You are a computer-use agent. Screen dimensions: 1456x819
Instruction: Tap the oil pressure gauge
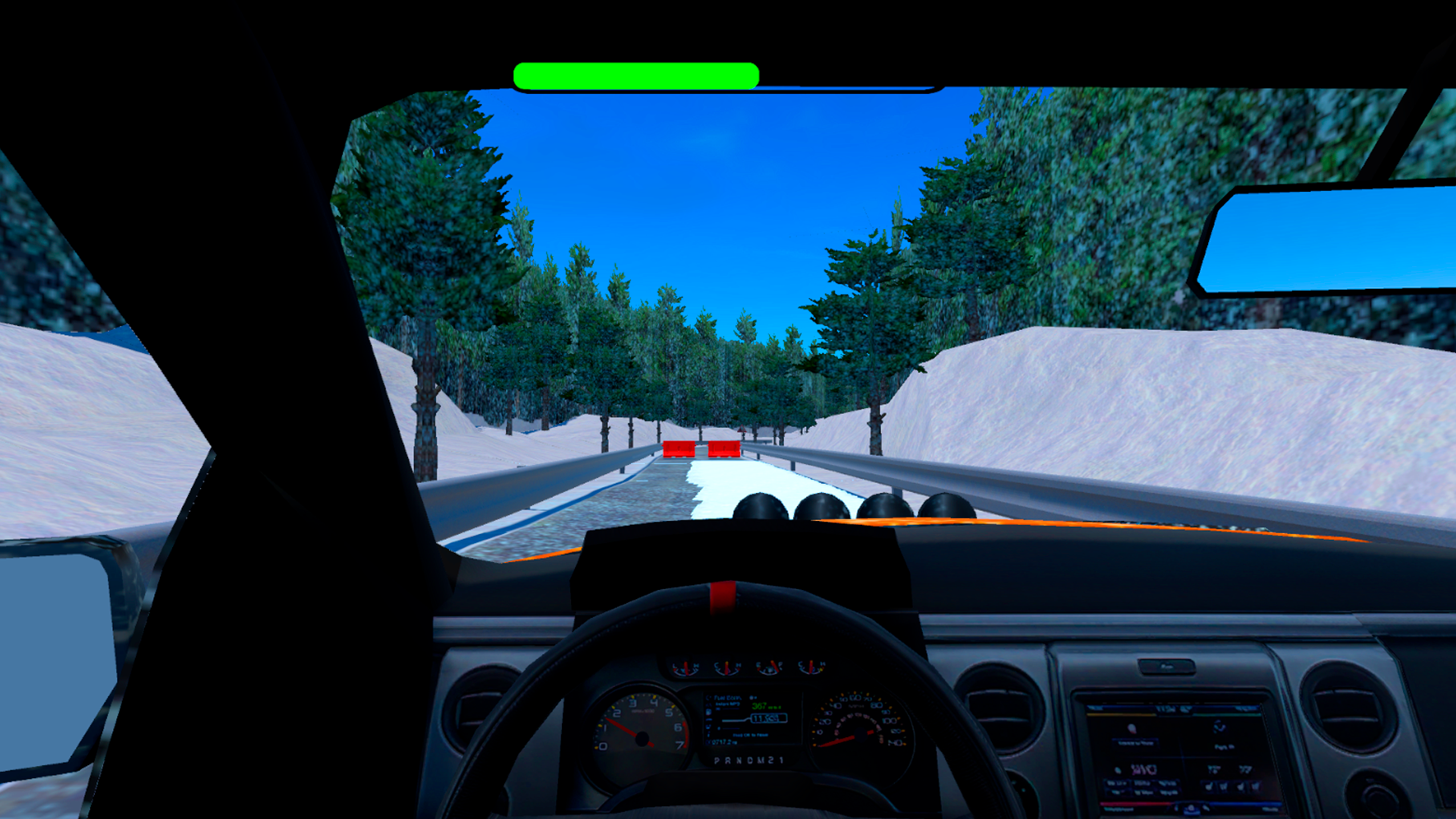click(x=686, y=667)
